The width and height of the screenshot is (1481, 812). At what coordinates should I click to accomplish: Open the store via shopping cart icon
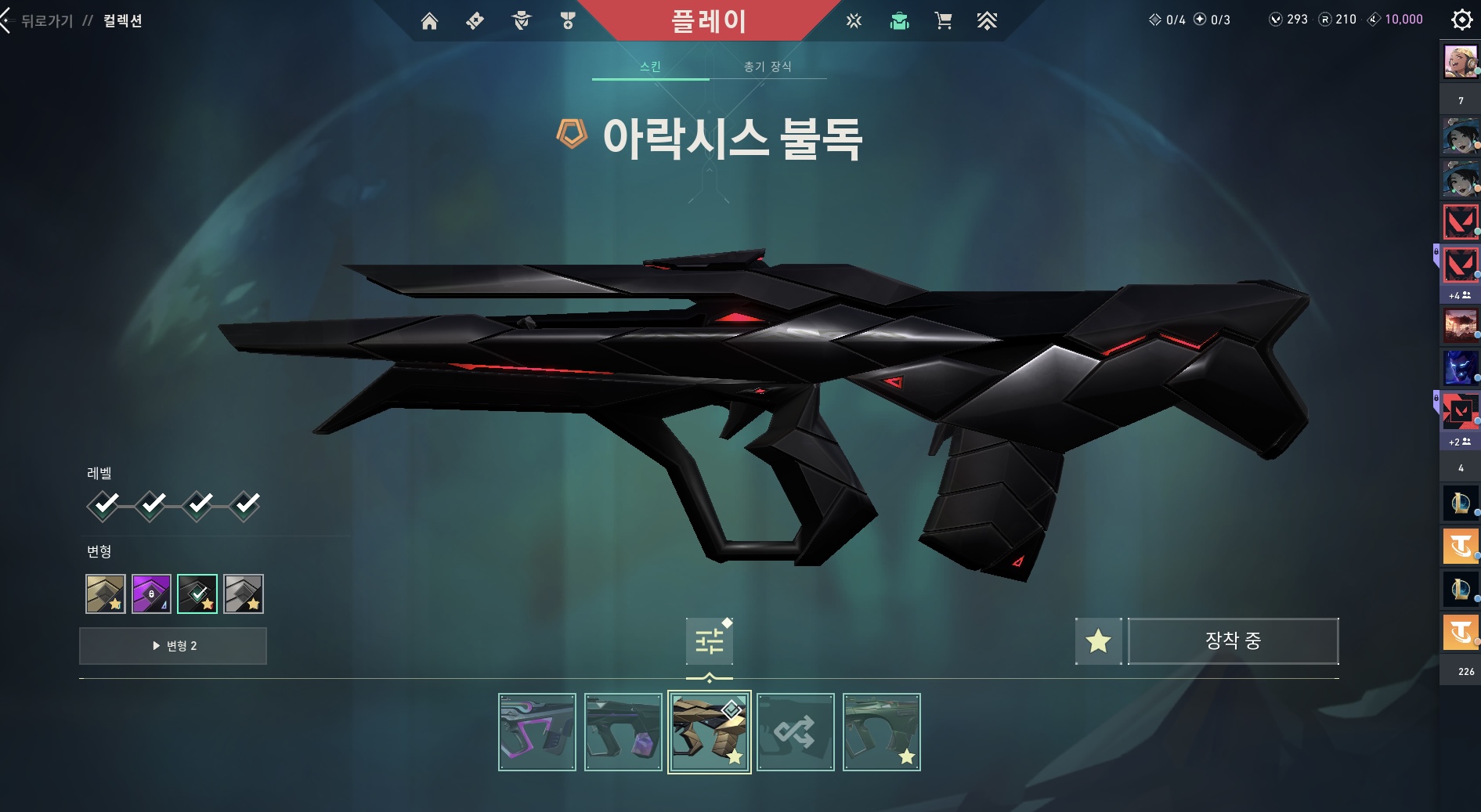(x=943, y=21)
